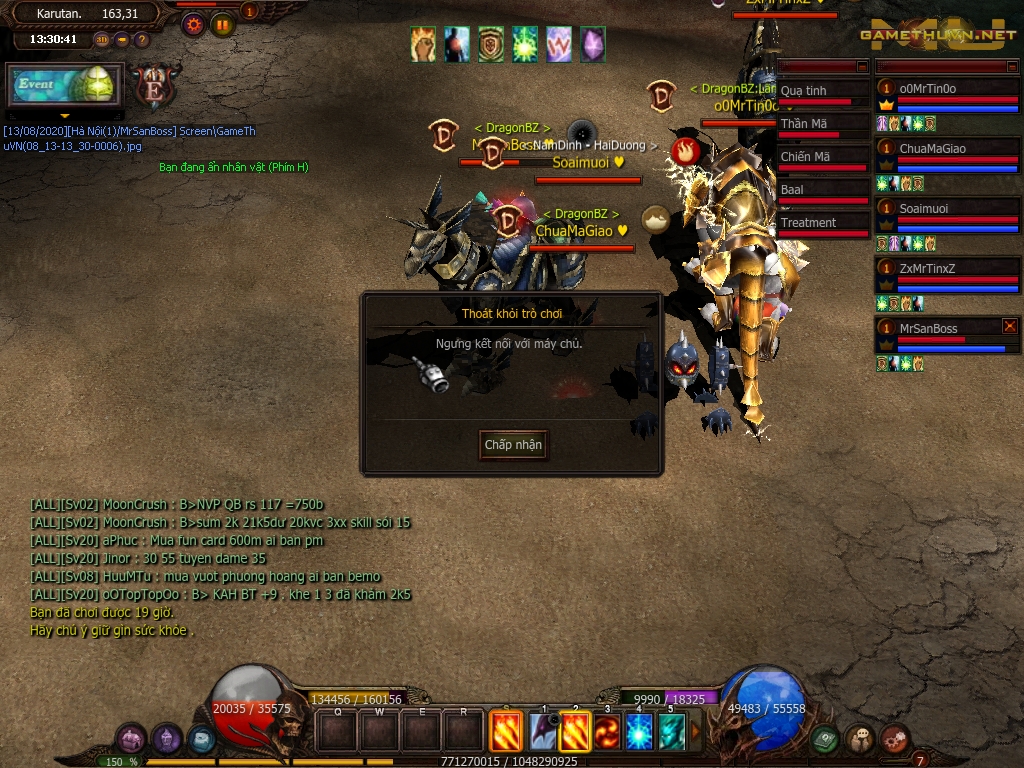Activate the blue starburst skill in slot 4
The height and width of the screenshot is (768, 1024).
pos(639,732)
